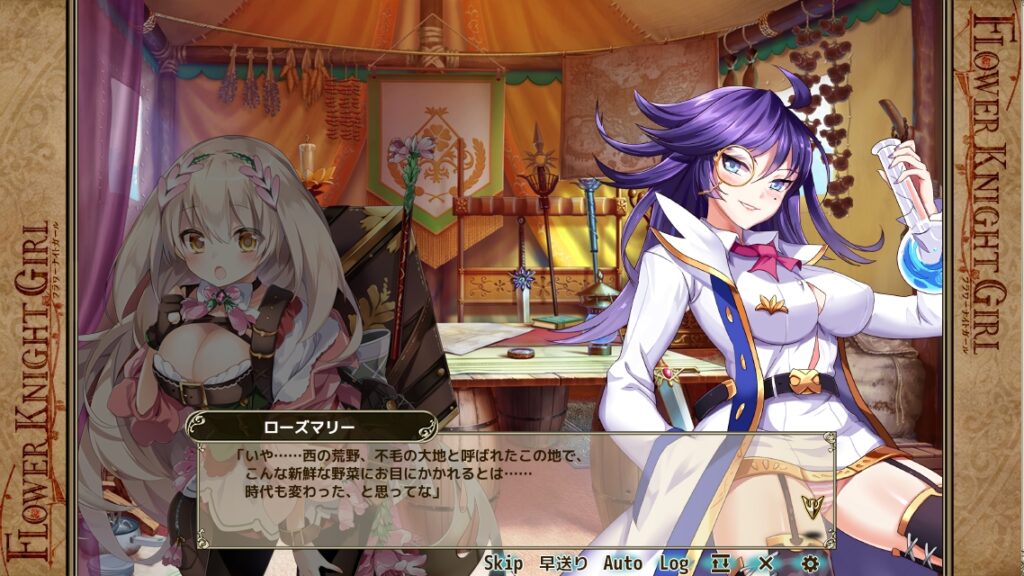The width and height of the screenshot is (1024, 576).
Task: Turn on Auto text advance
Action: tap(622, 563)
